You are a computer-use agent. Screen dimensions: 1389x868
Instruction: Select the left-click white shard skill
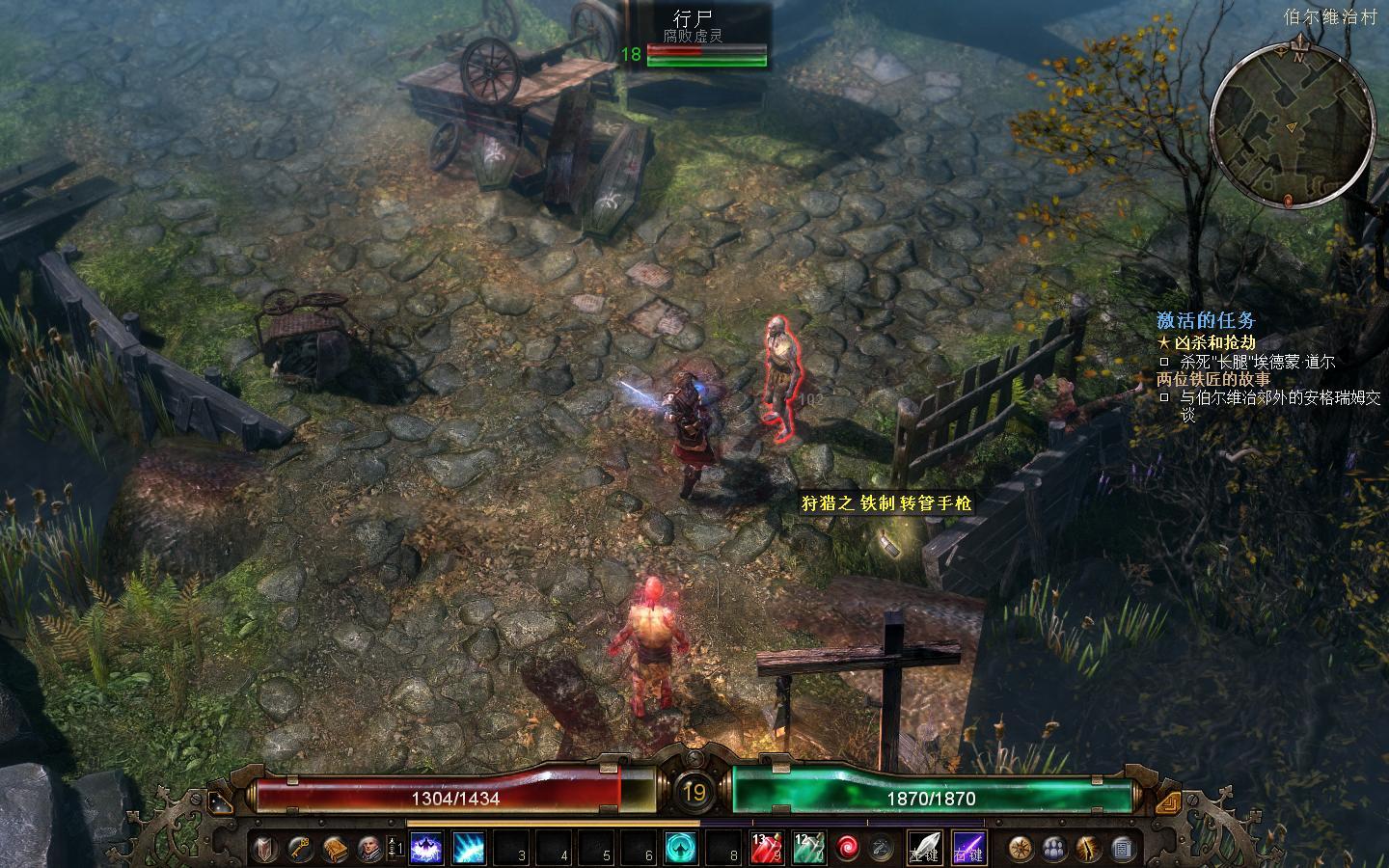[925, 849]
